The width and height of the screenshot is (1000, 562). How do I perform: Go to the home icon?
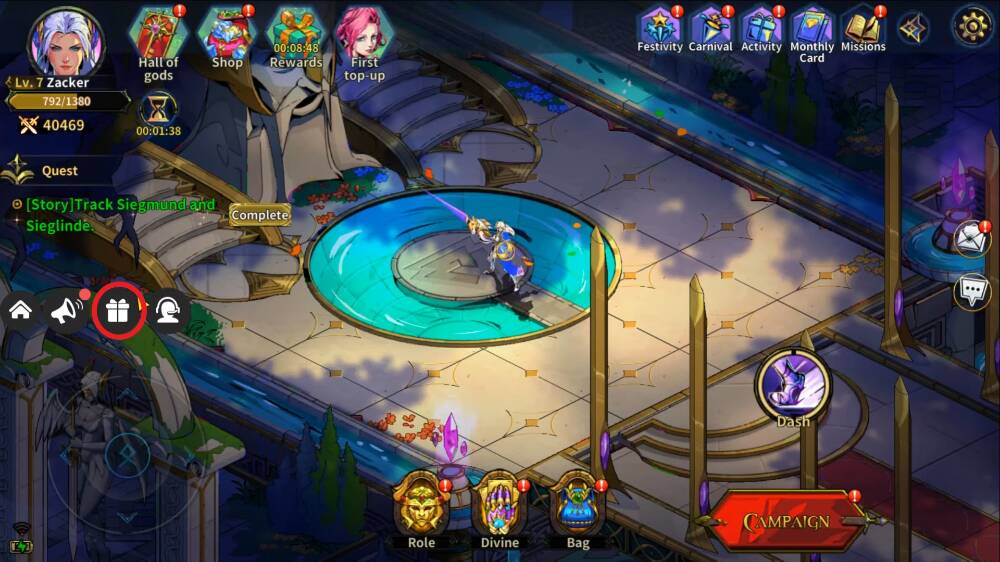point(20,310)
